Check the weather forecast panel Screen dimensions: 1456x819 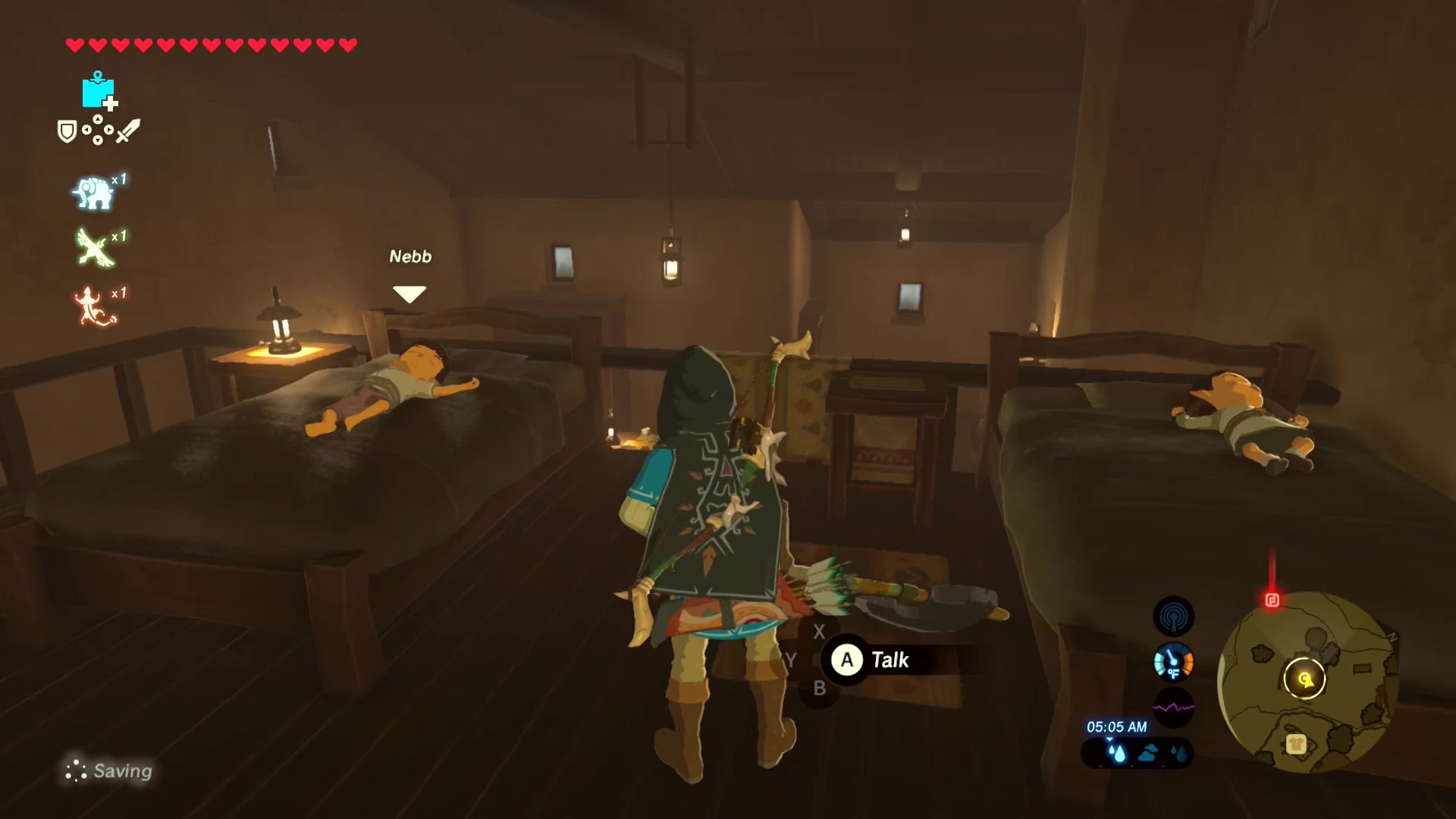point(1137,753)
